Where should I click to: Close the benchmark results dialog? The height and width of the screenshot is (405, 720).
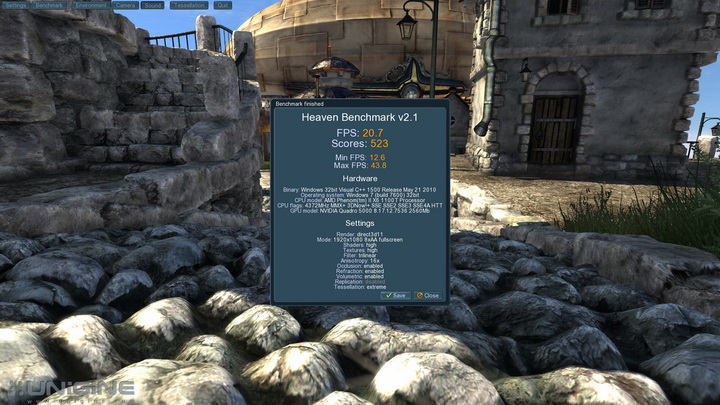(428, 296)
